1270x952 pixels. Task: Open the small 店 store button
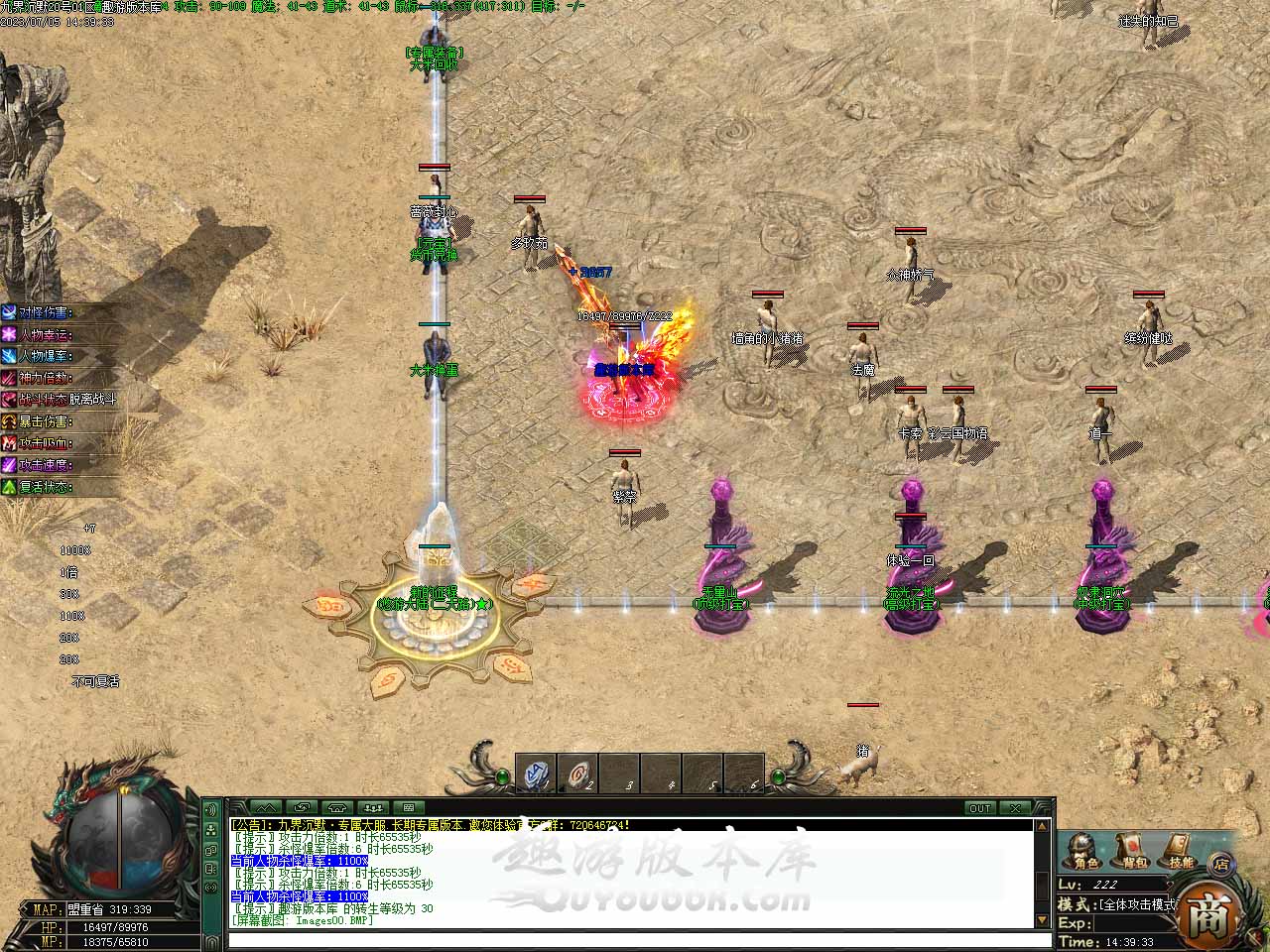pos(1223,862)
